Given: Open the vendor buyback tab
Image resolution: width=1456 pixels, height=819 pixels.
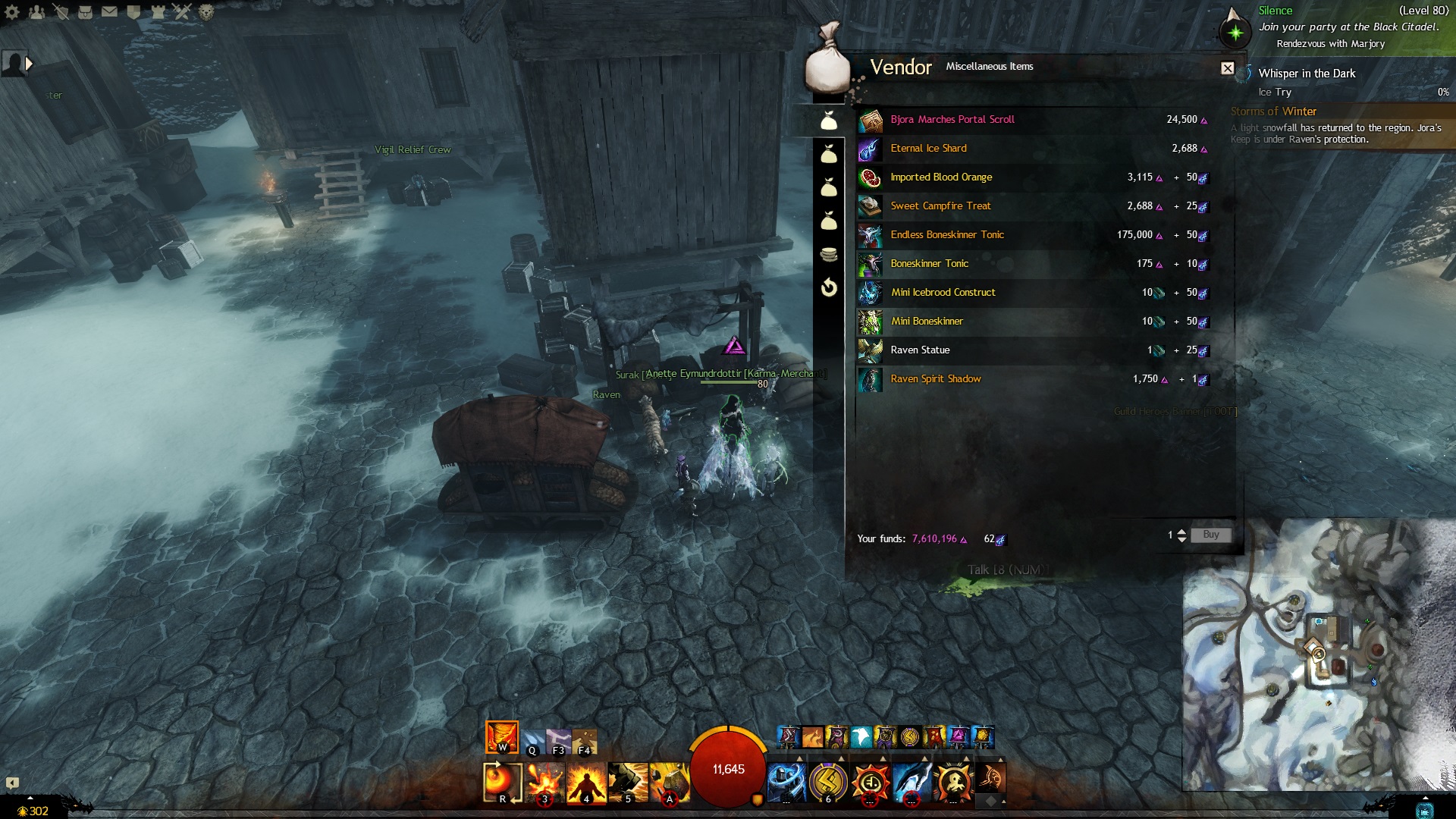Looking at the screenshot, I should tap(829, 287).
